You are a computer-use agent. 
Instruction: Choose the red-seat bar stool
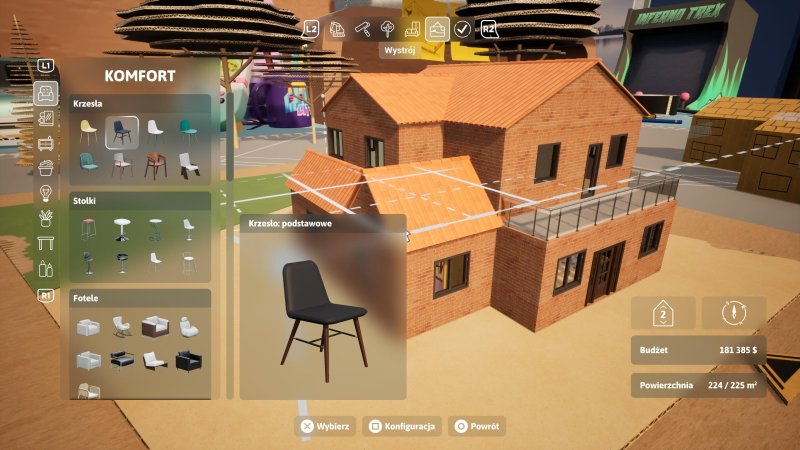pyautogui.click(x=88, y=229)
